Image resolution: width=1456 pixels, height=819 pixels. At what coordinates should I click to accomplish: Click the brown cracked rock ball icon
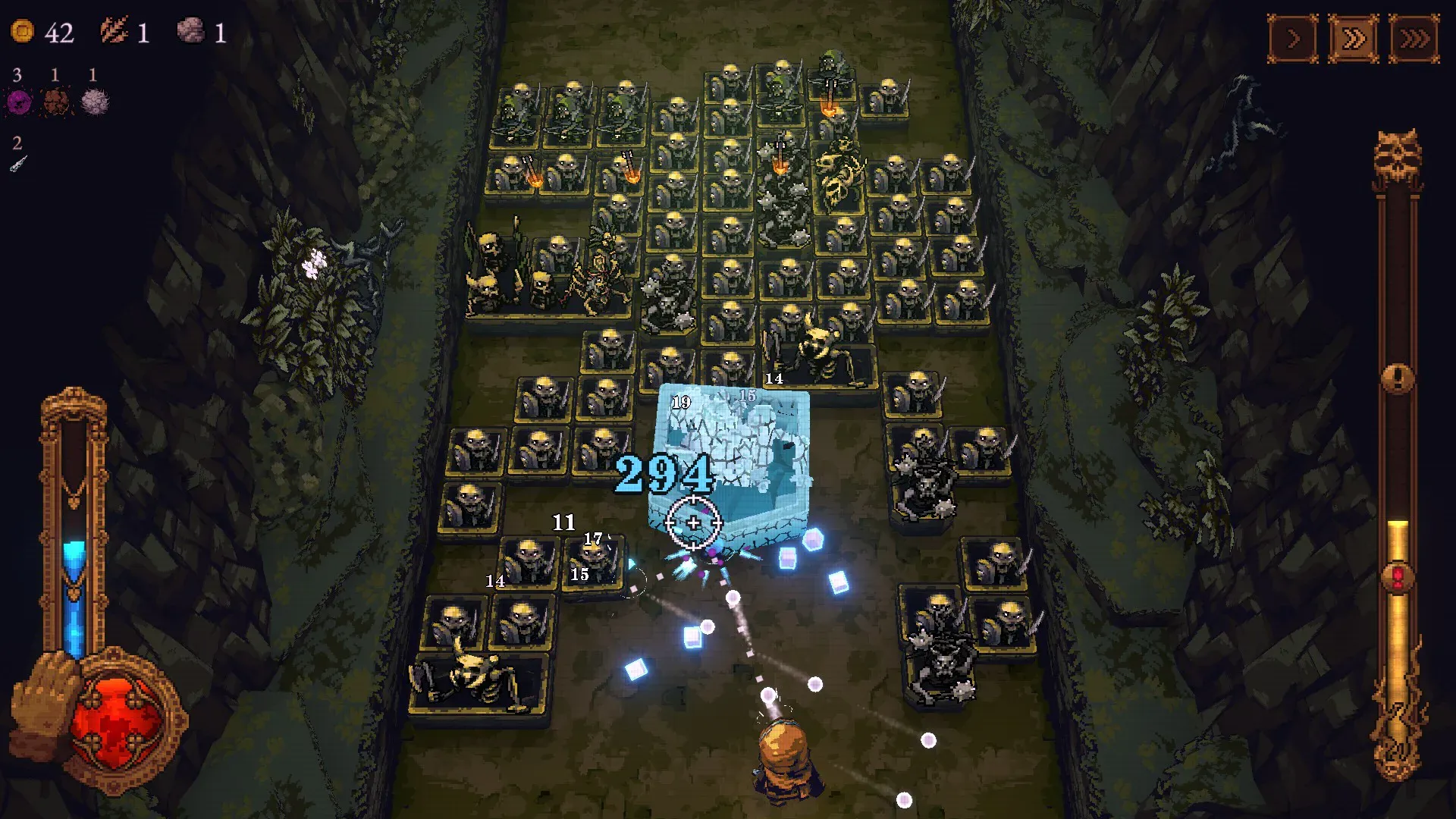click(56, 102)
